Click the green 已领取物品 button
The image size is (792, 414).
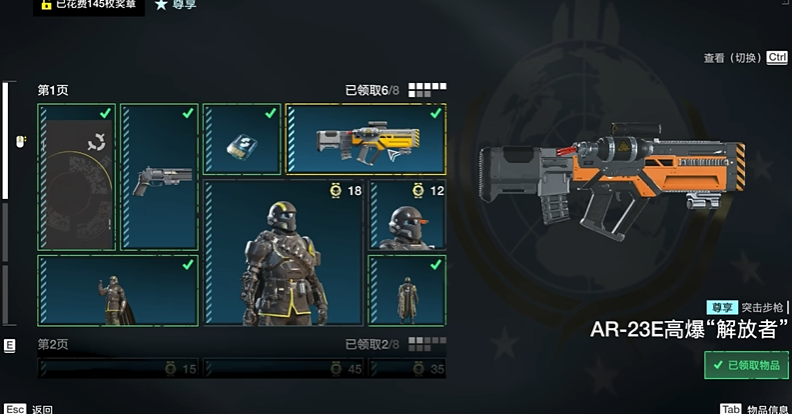[746, 365]
